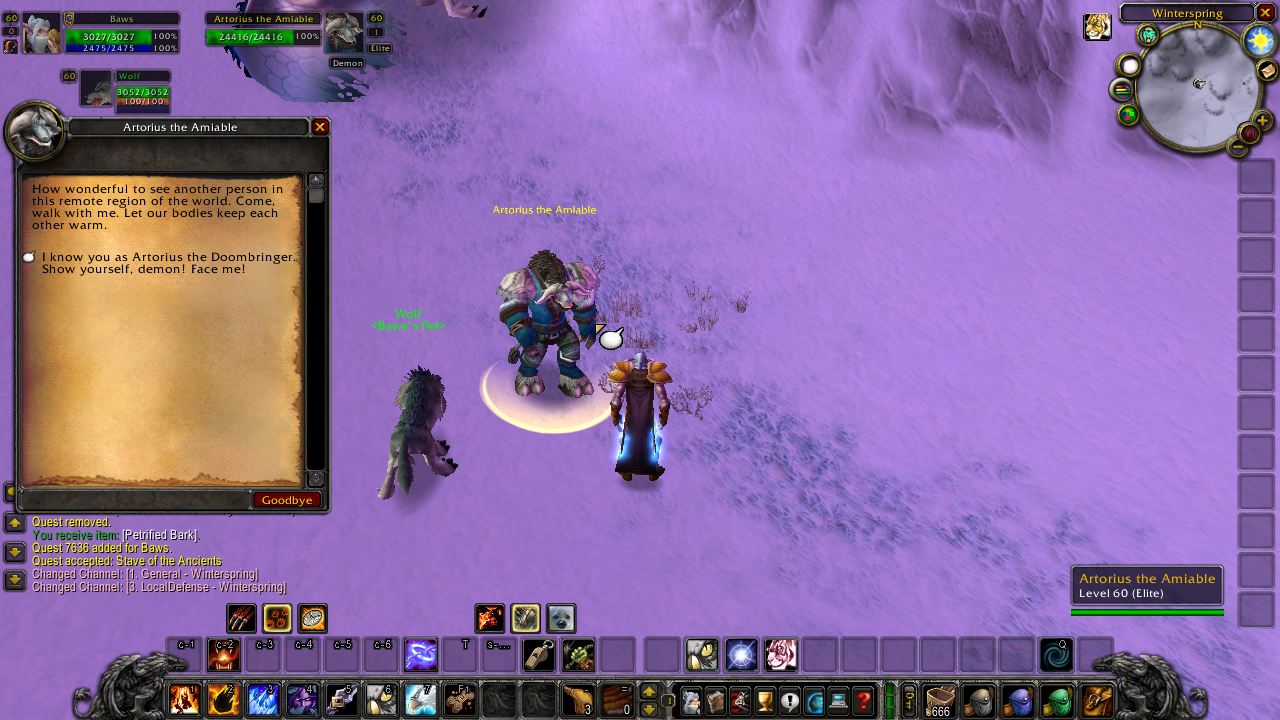Cast Frostbolt from action bar slot 3
1280x720 pixels.
[x=262, y=700]
